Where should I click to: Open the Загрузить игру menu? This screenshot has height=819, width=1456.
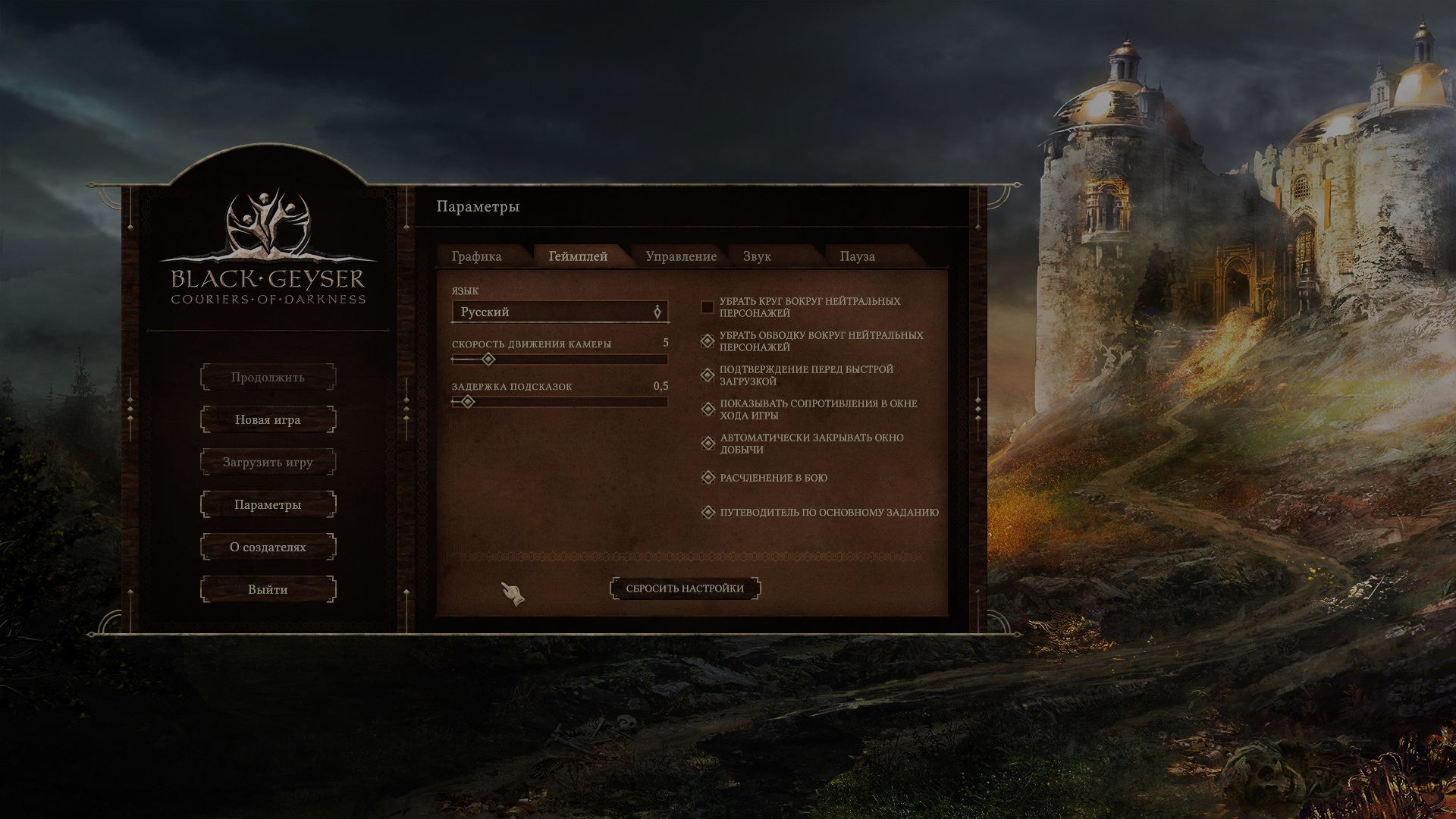[268, 462]
